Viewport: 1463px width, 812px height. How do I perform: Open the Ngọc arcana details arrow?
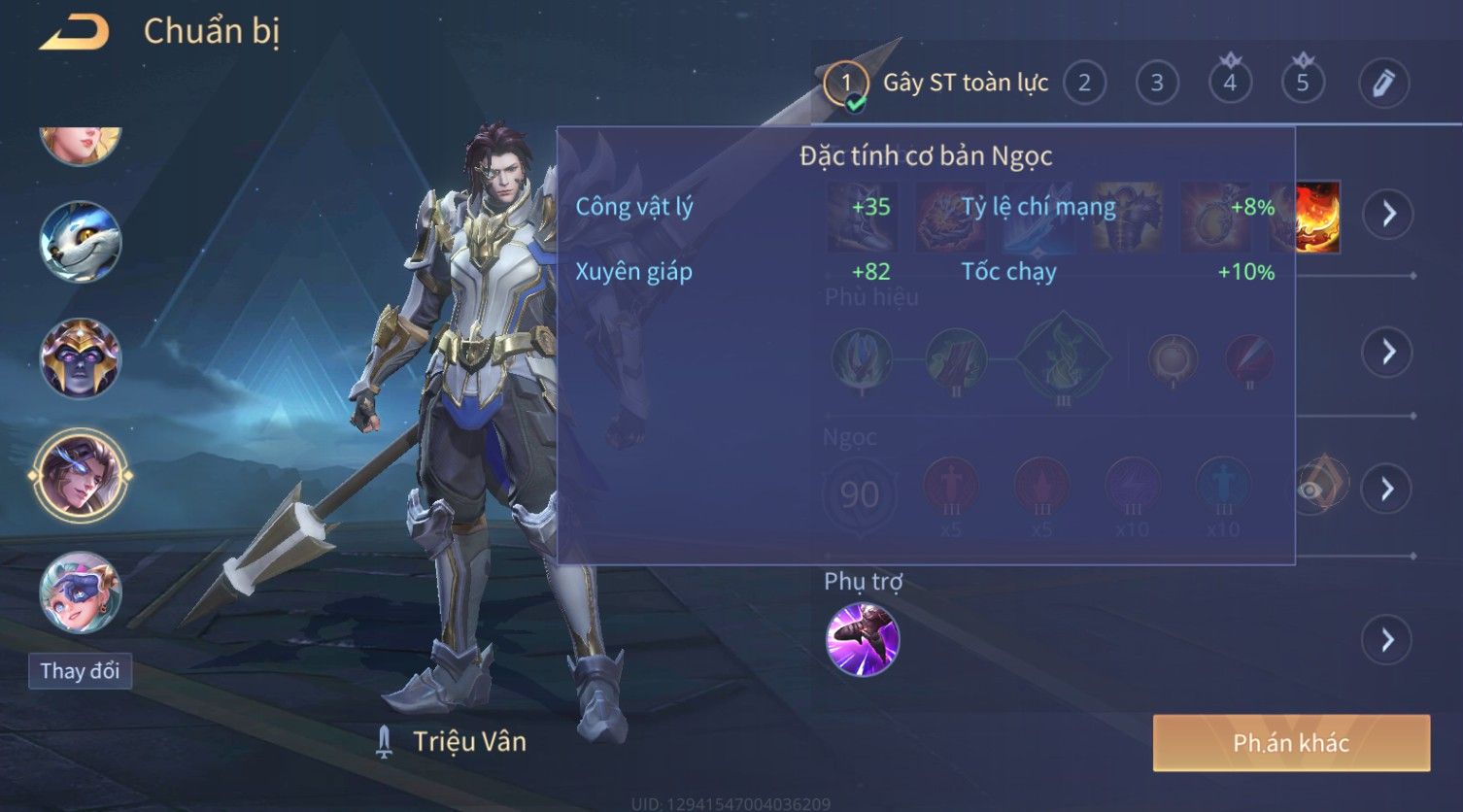coord(1388,489)
